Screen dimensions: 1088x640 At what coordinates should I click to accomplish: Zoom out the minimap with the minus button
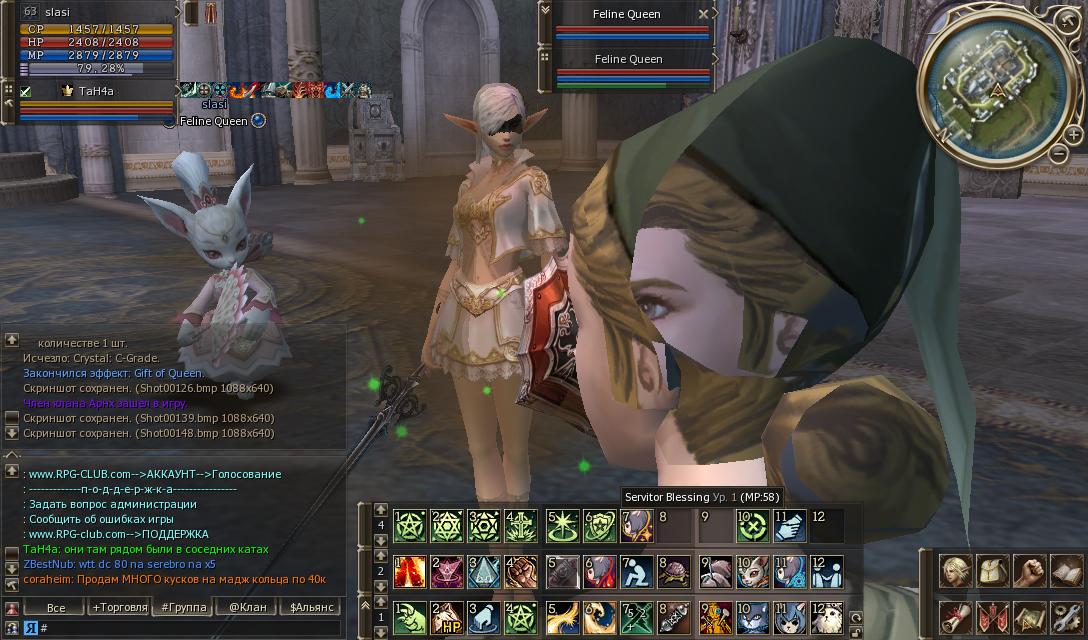click(1058, 153)
